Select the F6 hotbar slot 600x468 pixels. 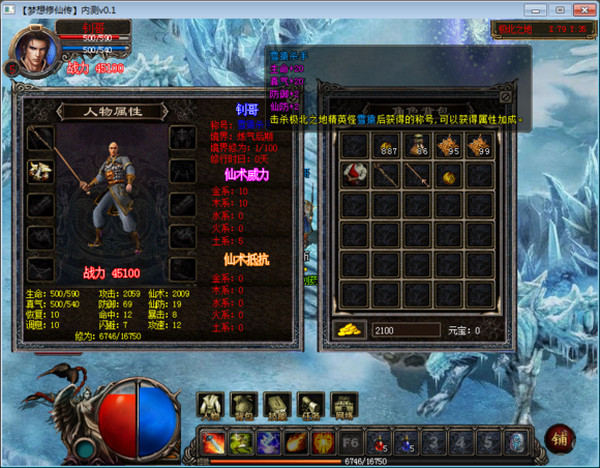point(351,440)
